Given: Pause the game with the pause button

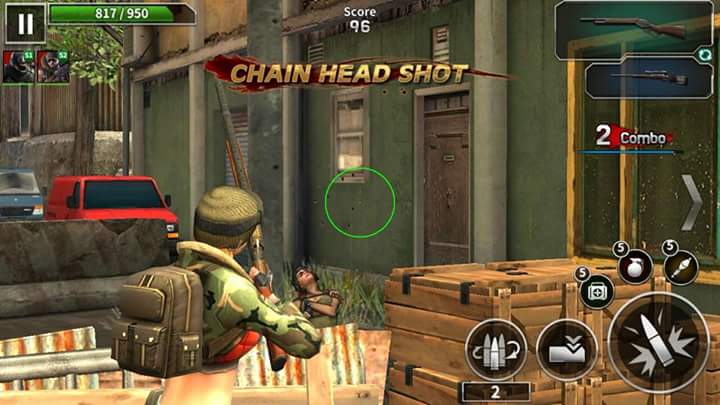Looking at the screenshot, I should tap(24, 22).
